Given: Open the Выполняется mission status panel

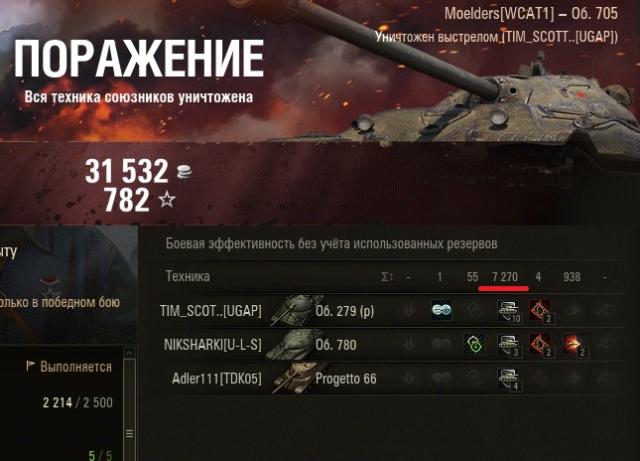Looking at the screenshot, I should click(x=68, y=367).
